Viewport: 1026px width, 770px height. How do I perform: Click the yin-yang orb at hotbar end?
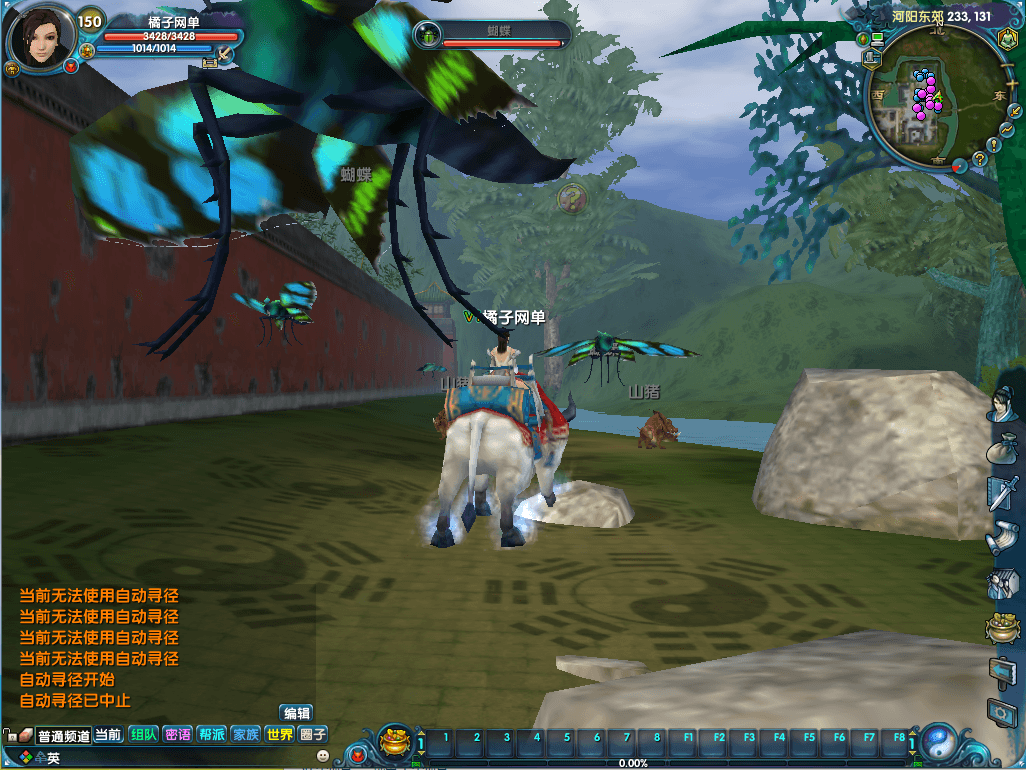coord(938,742)
